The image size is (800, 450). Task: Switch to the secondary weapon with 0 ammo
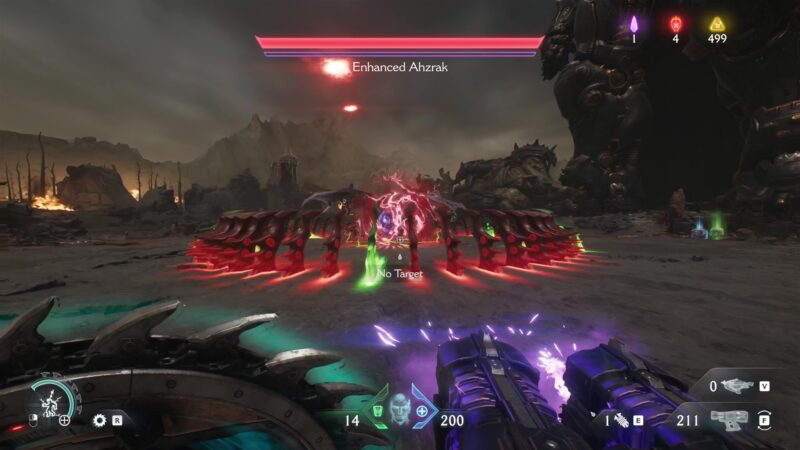tap(738, 385)
